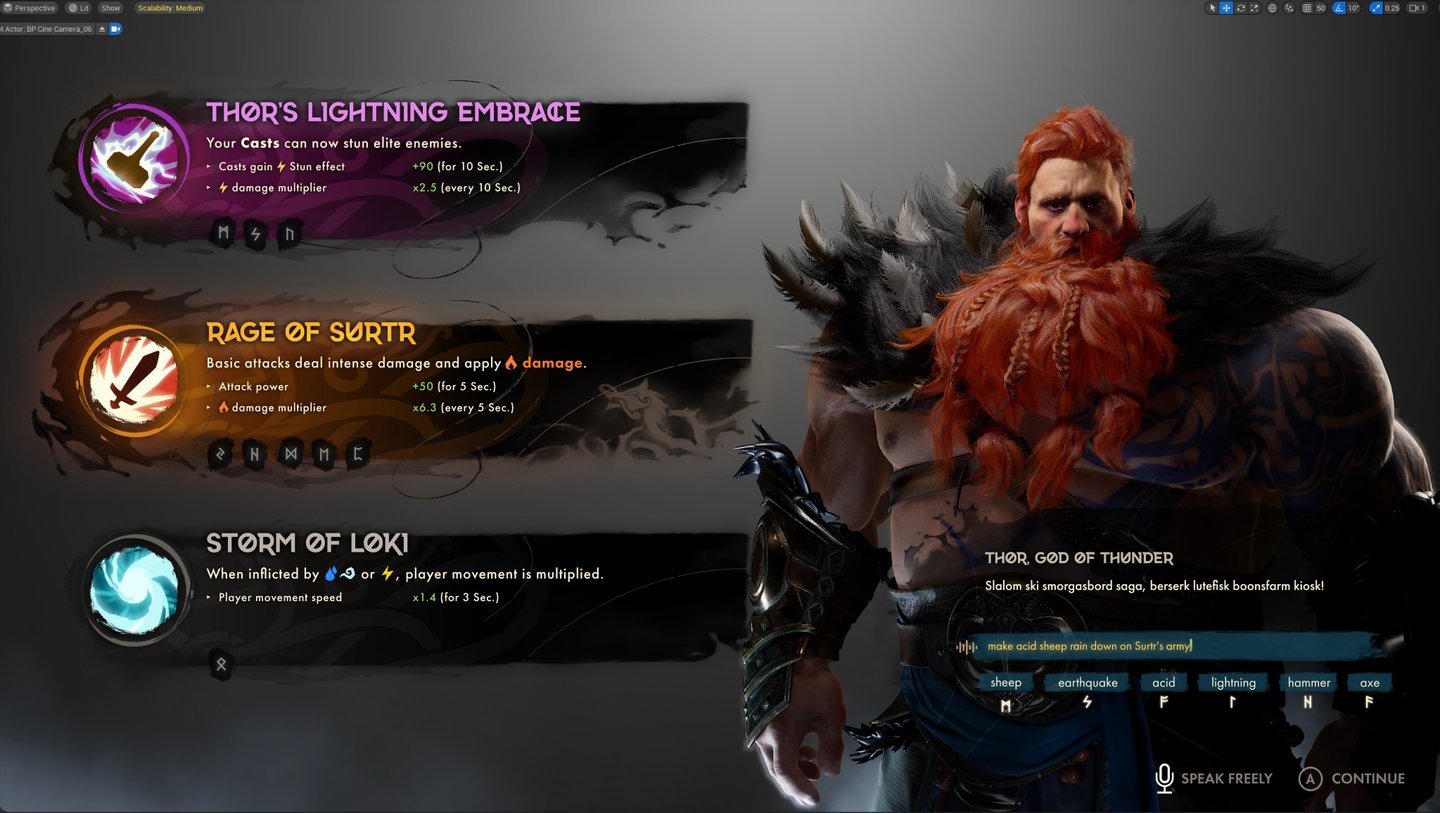Screen dimensions: 1440x813
Task: Select the Rage of Surtr boon
Action: (311, 333)
